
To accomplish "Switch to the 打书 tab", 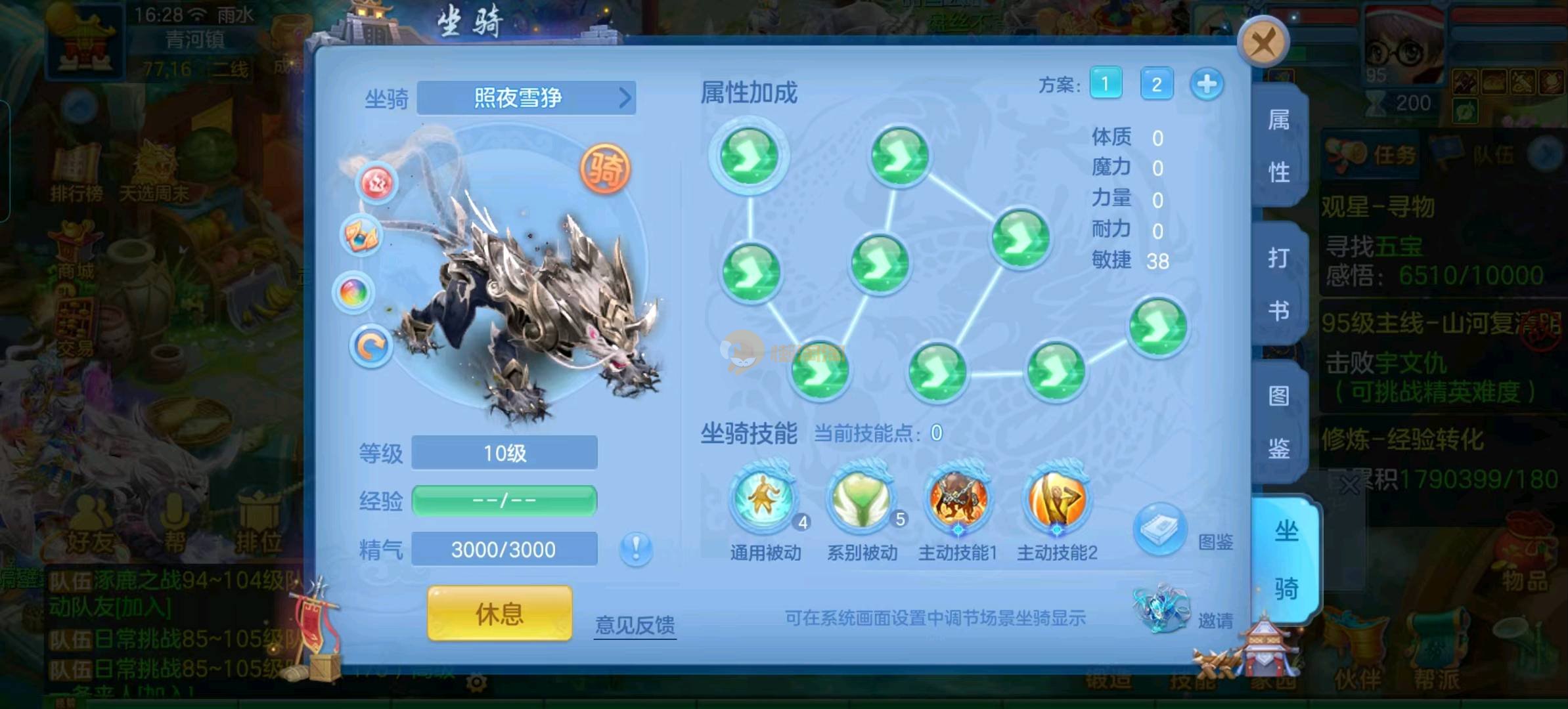I will click(x=1278, y=284).
